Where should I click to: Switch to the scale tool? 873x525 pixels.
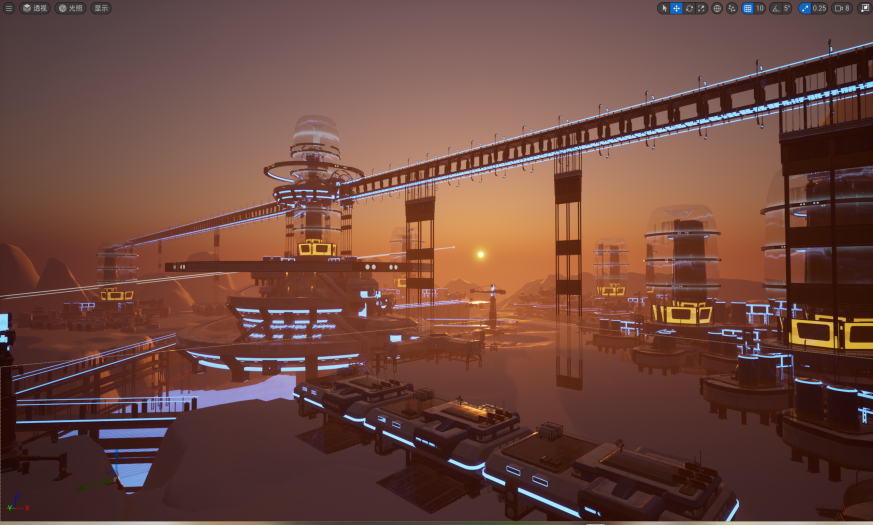coord(700,8)
